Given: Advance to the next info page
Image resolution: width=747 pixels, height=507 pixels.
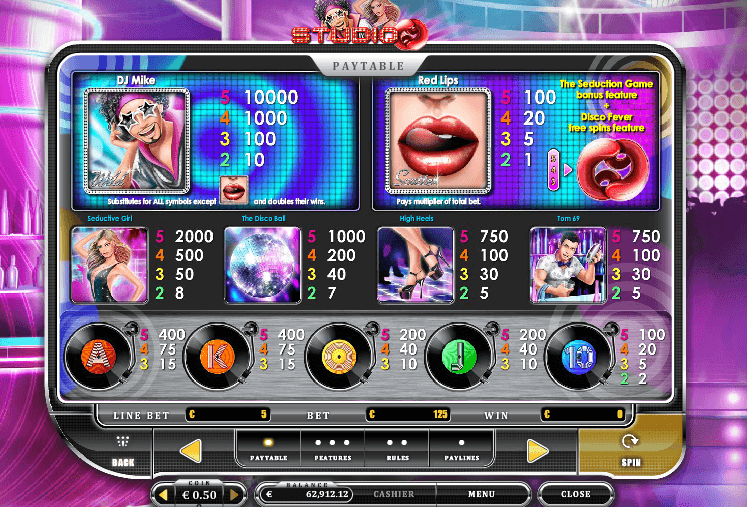Looking at the screenshot, I should pyautogui.click(x=539, y=450).
